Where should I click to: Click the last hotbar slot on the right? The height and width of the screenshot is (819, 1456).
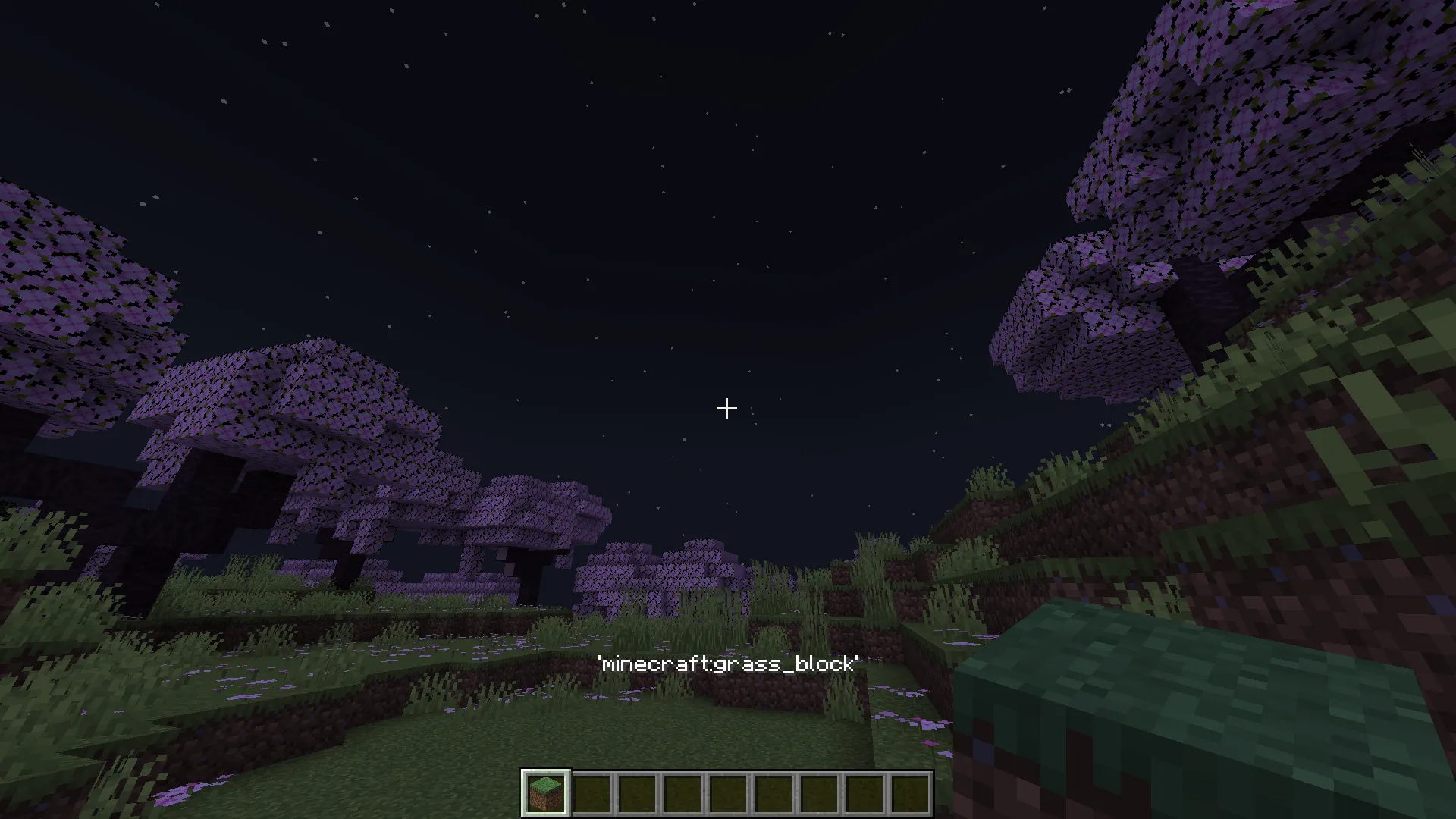[x=909, y=790]
